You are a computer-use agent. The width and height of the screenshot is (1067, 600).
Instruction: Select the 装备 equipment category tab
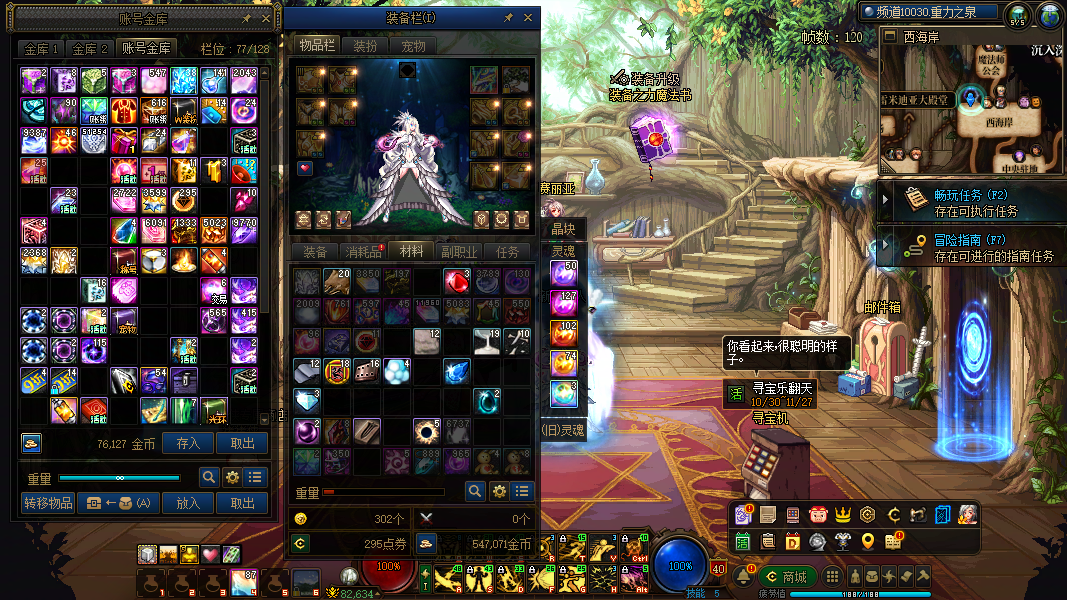pos(315,252)
